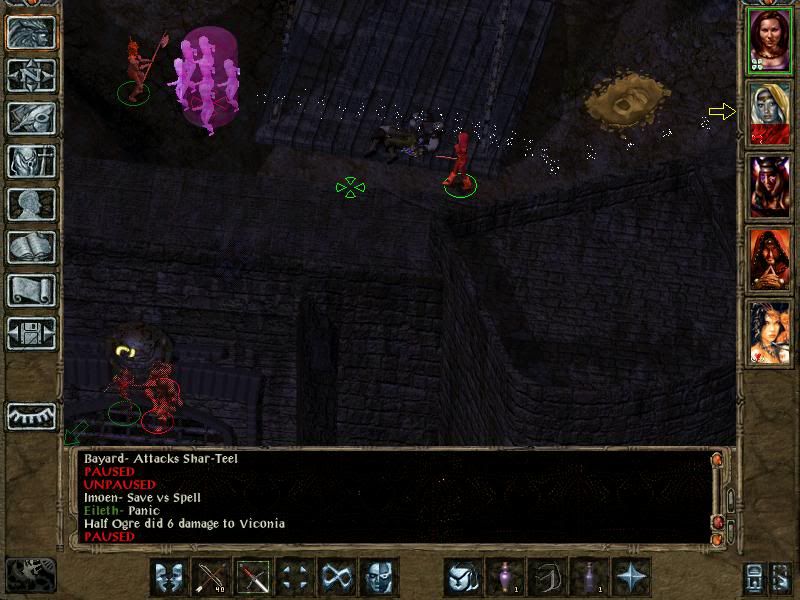This screenshot has width=800, height=600.
Task: Open the party formation button with four arrows
Action: 296,577
